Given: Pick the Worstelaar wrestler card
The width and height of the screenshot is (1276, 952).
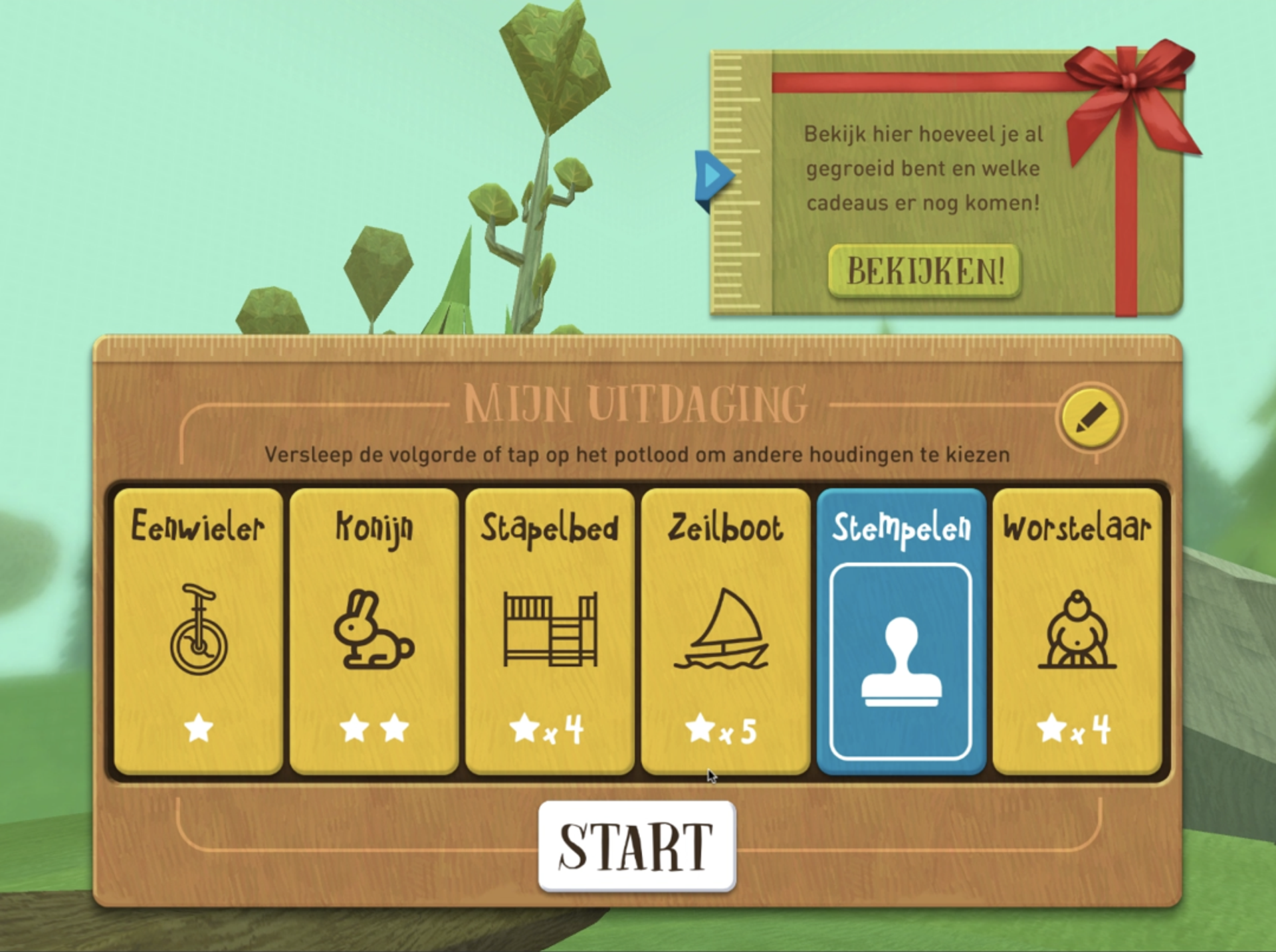Looking at the screenshot, I should click(x=1077, y=631).
